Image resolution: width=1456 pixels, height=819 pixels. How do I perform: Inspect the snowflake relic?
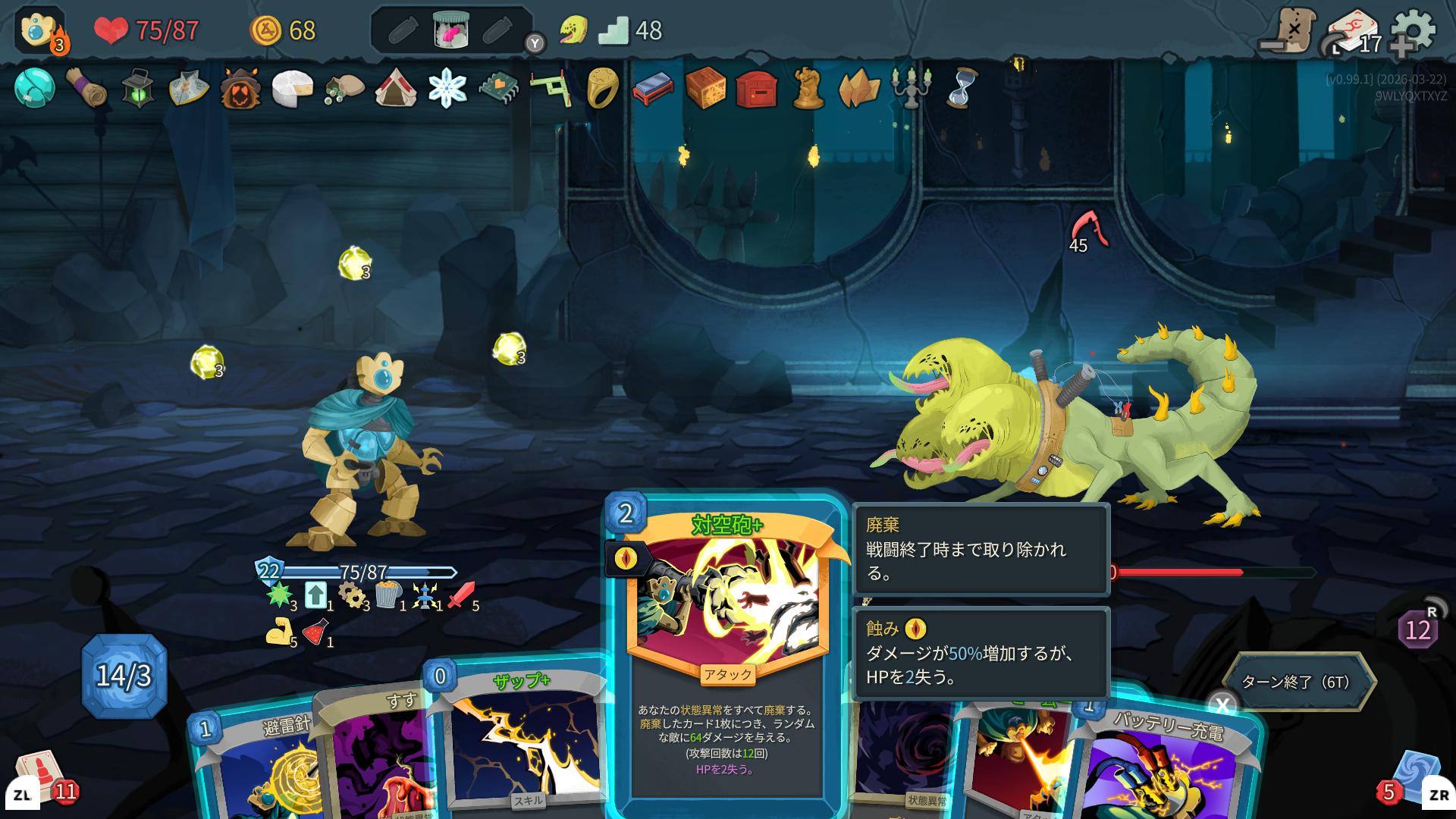point(447,88)
